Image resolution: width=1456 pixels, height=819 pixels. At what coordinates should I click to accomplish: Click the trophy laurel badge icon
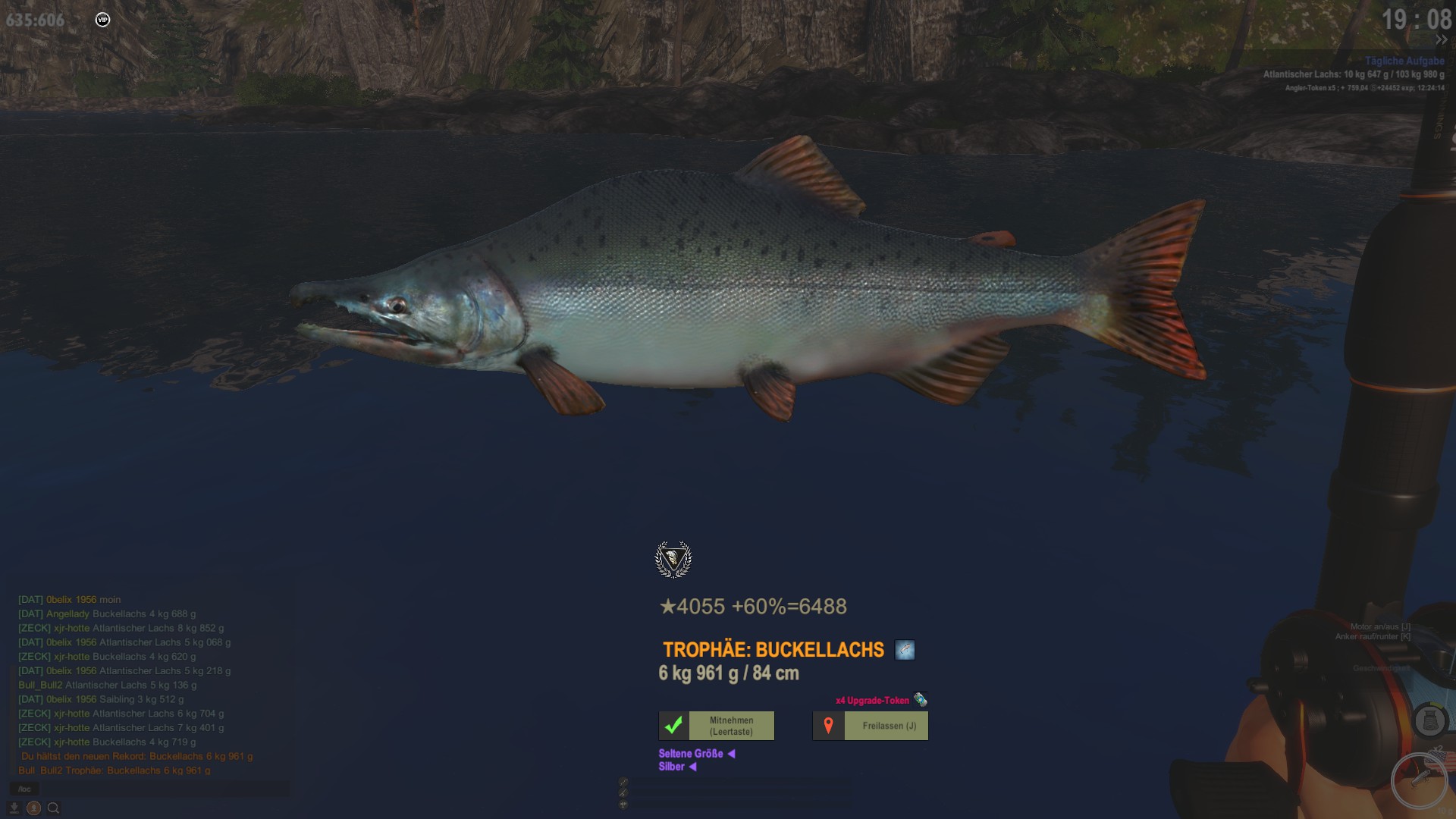click(x=673, y=560)
